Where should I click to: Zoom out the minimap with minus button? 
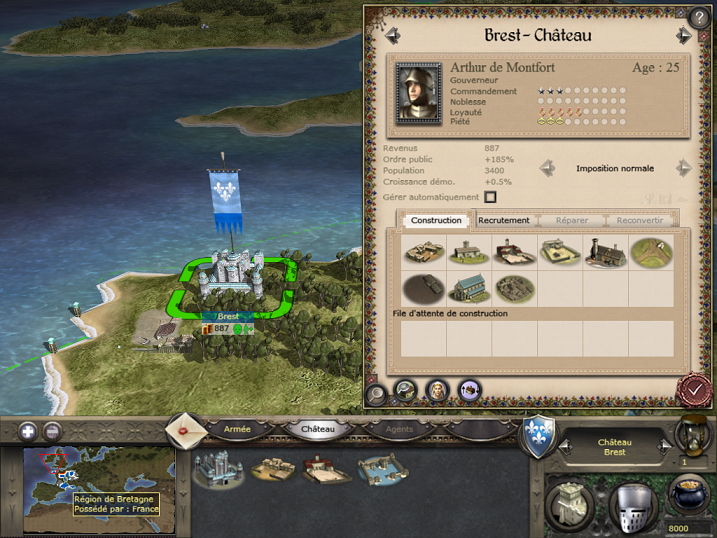click(53, 432)
